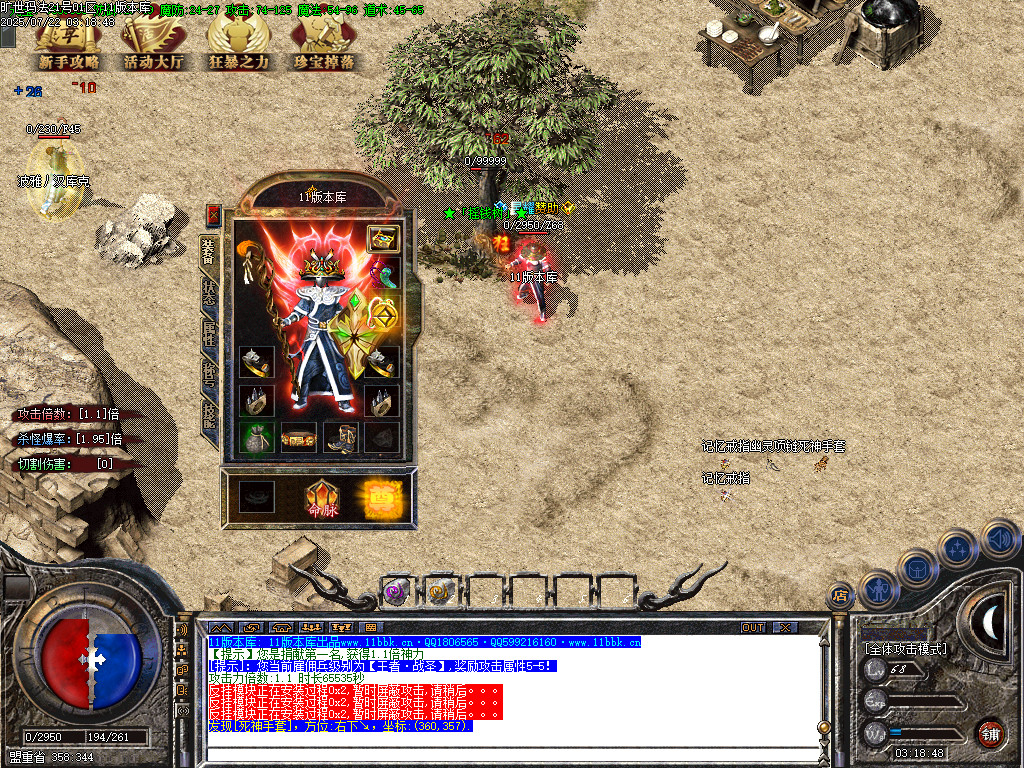Click the OUT button on chat bar
Image resolution: width=1024 pixels, height=768 pixels.
pyautogui.click(x=753, y=627)
